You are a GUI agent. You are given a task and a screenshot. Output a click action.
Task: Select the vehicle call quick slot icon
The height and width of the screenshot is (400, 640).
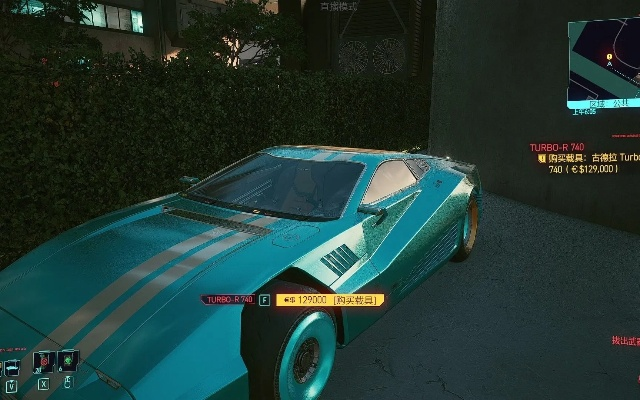tap(12, 366)
